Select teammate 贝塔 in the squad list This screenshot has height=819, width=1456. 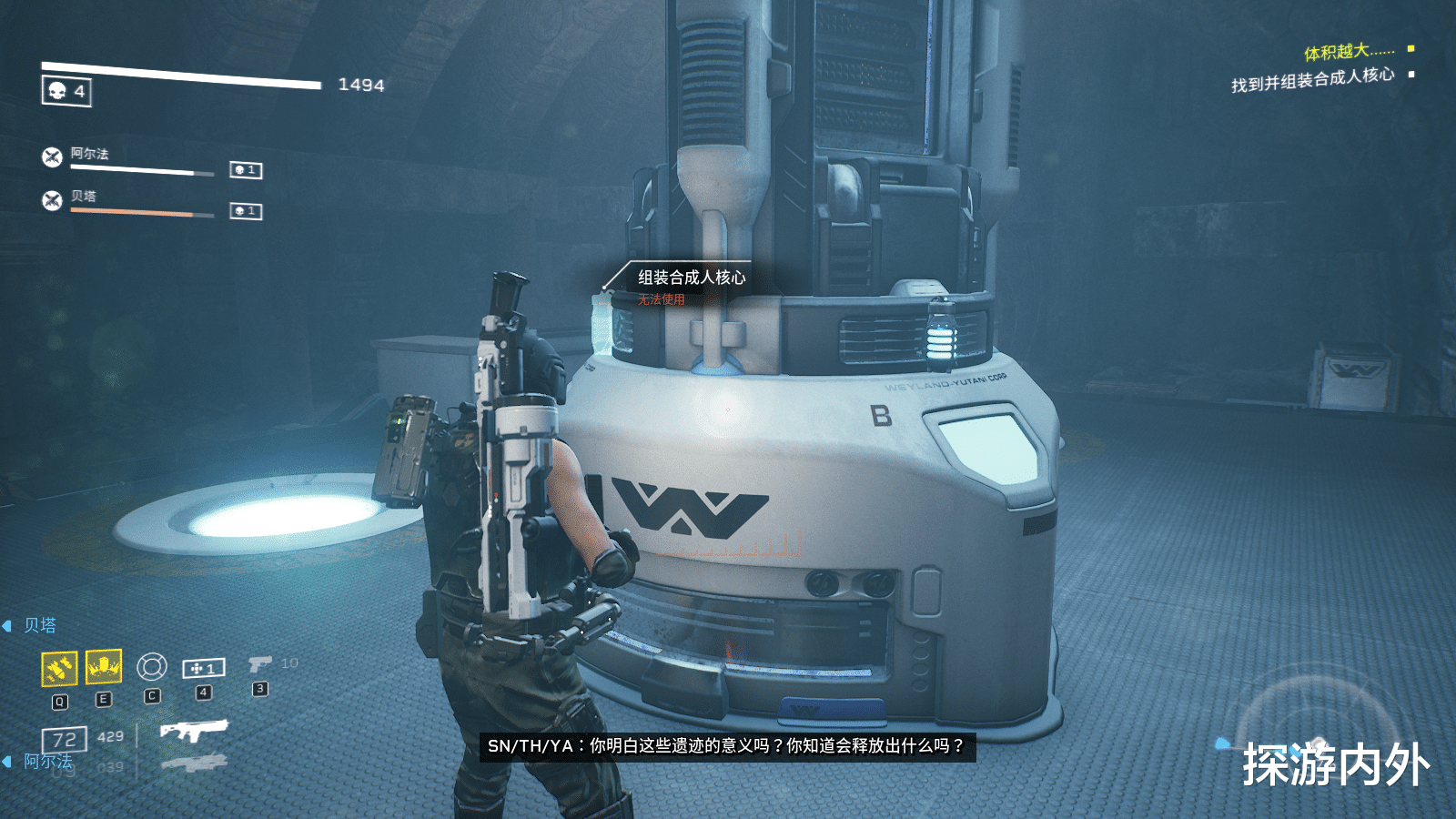pos(83,196)
